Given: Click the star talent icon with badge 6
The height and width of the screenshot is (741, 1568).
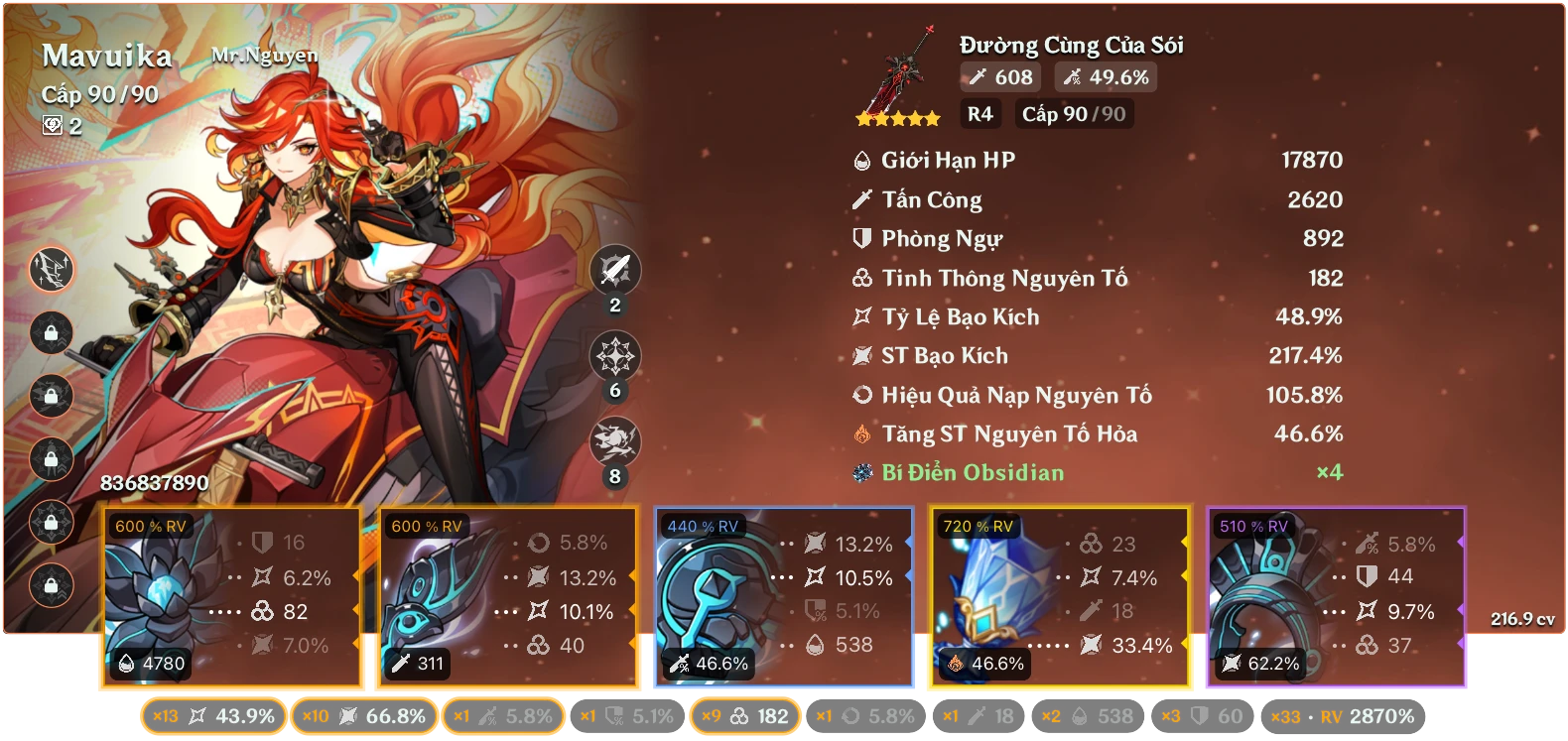Looking at the screenshot, I should point(614,354).
